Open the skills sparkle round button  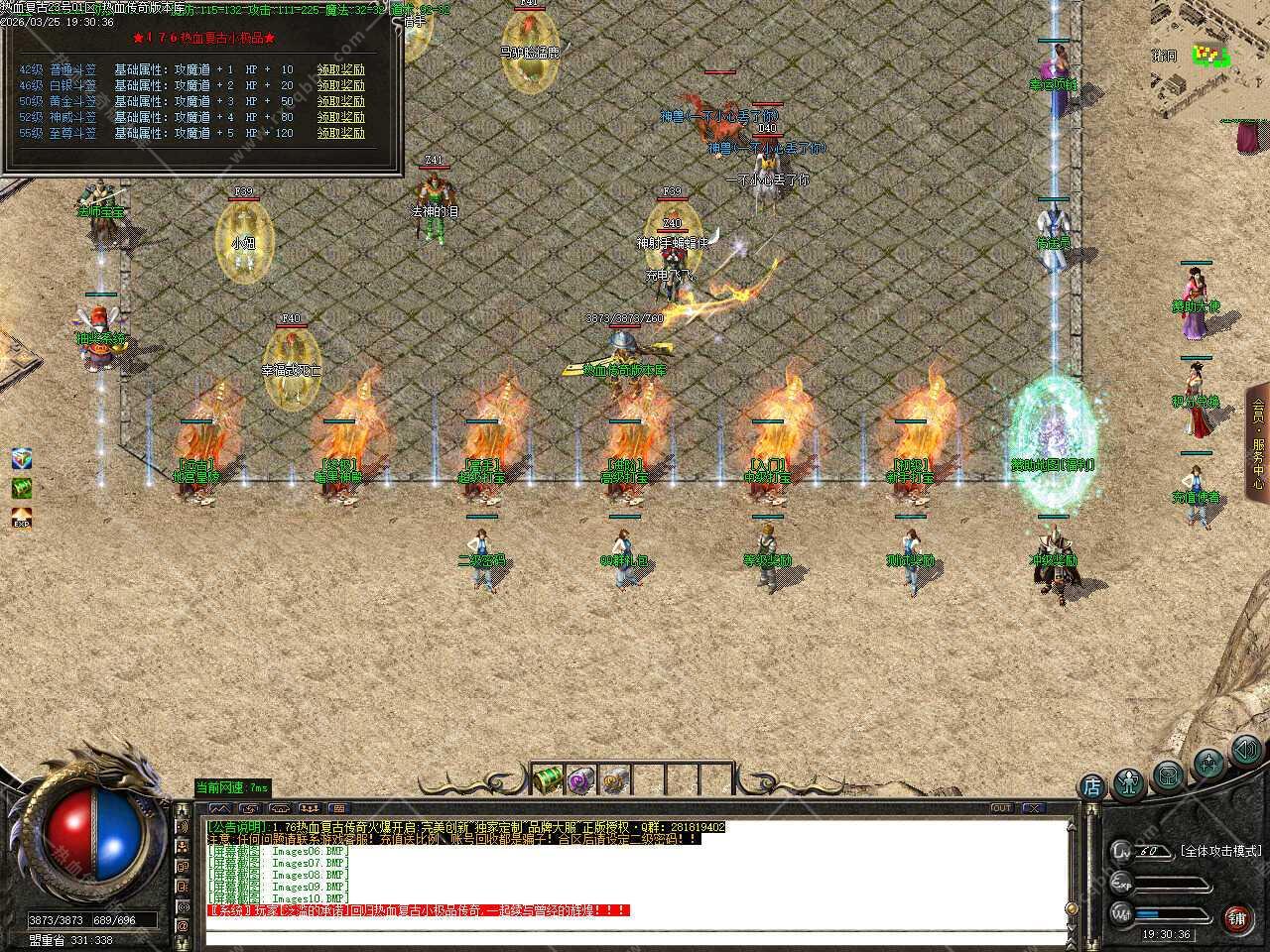(1208, 763)
